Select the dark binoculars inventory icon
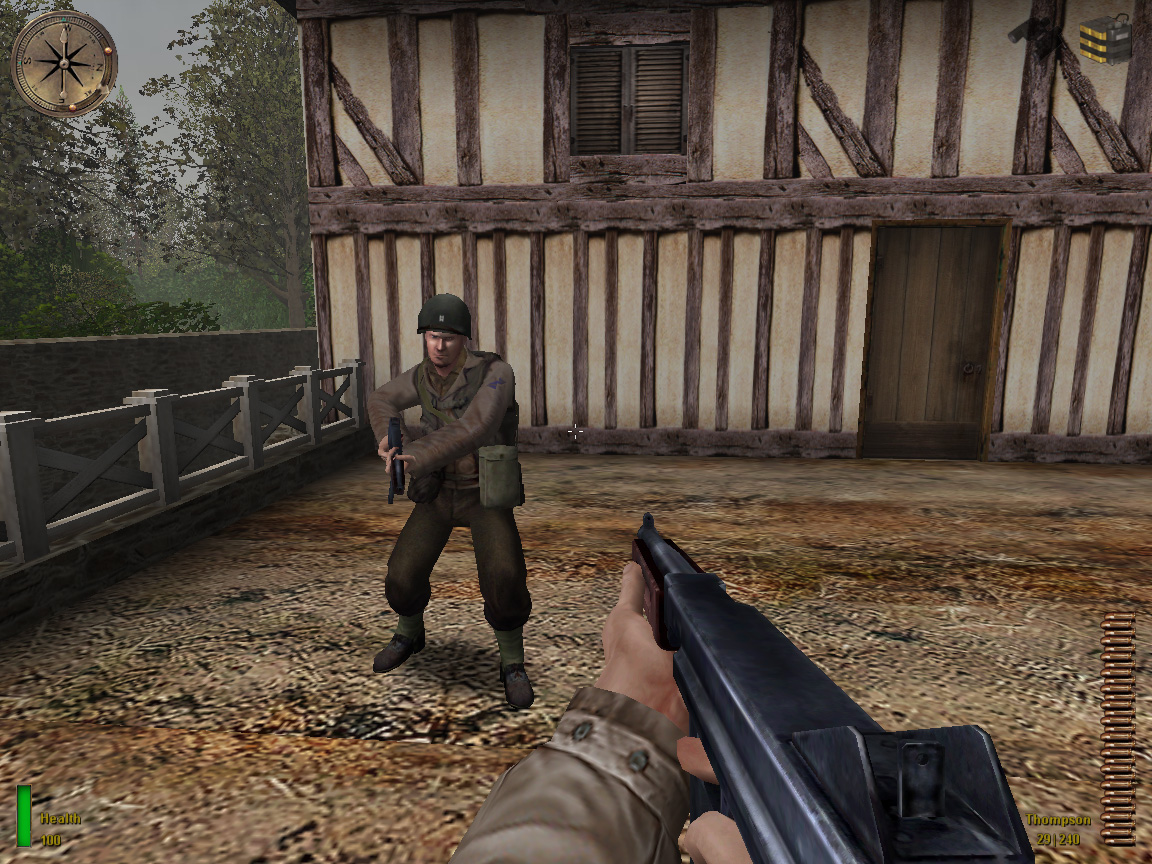This screenshot has width=1152, height=864. tap(1035, 35)
